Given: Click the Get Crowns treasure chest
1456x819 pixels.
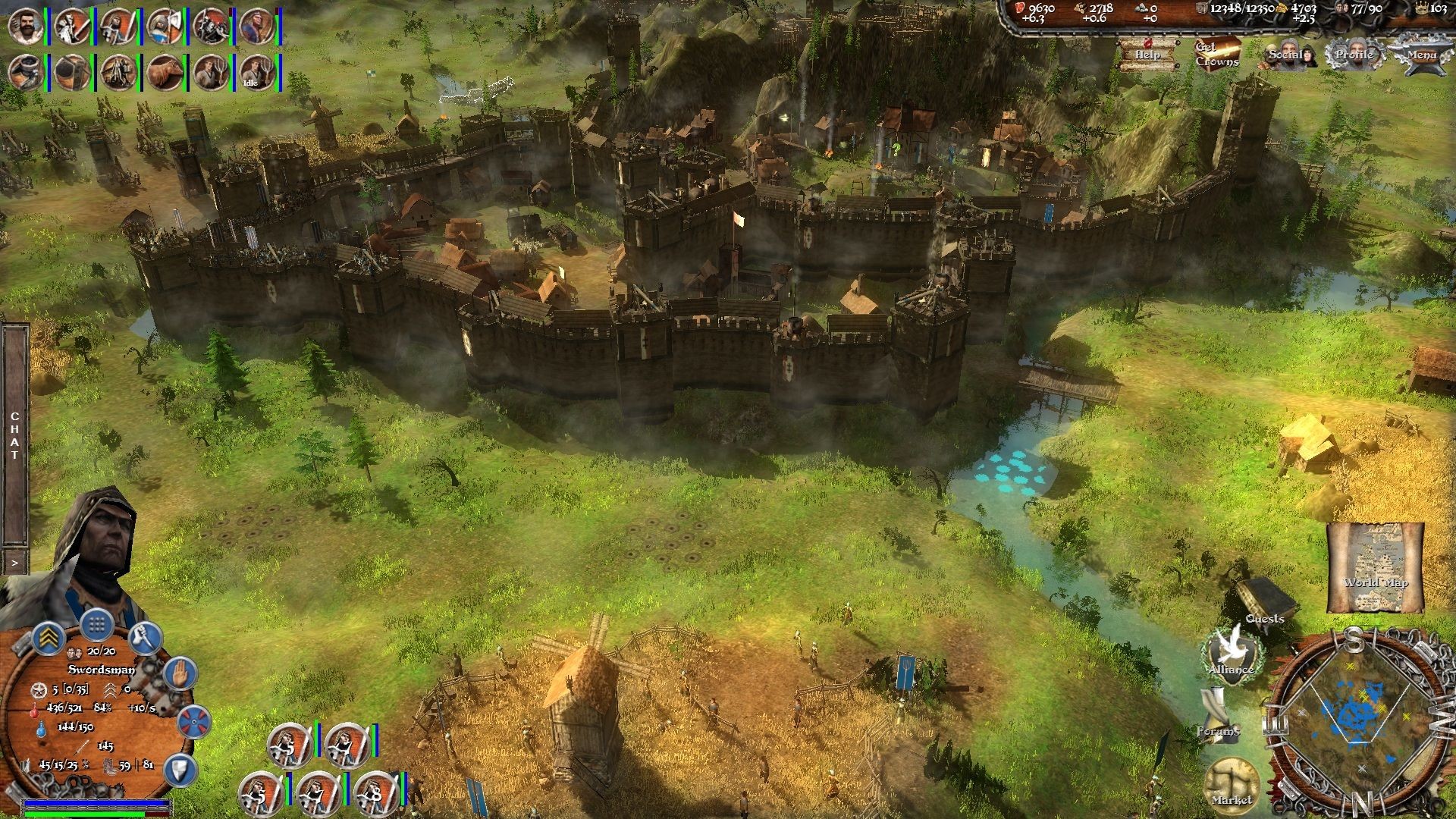Looking at the screenshot, I should click(x=1216, y=53).
